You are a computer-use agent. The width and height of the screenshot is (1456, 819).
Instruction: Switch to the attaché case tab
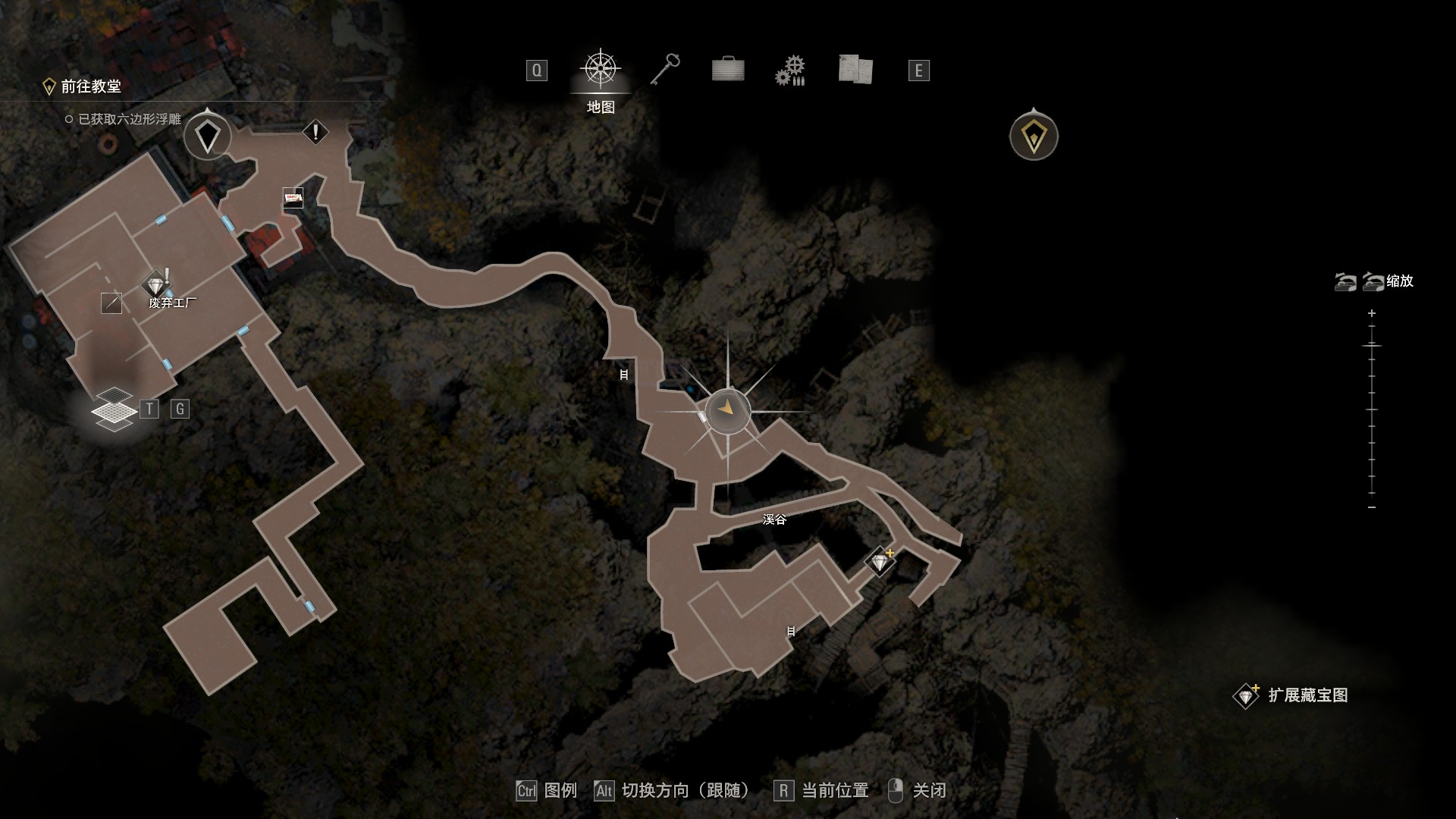pyautogui.click(x=728, y=70)
